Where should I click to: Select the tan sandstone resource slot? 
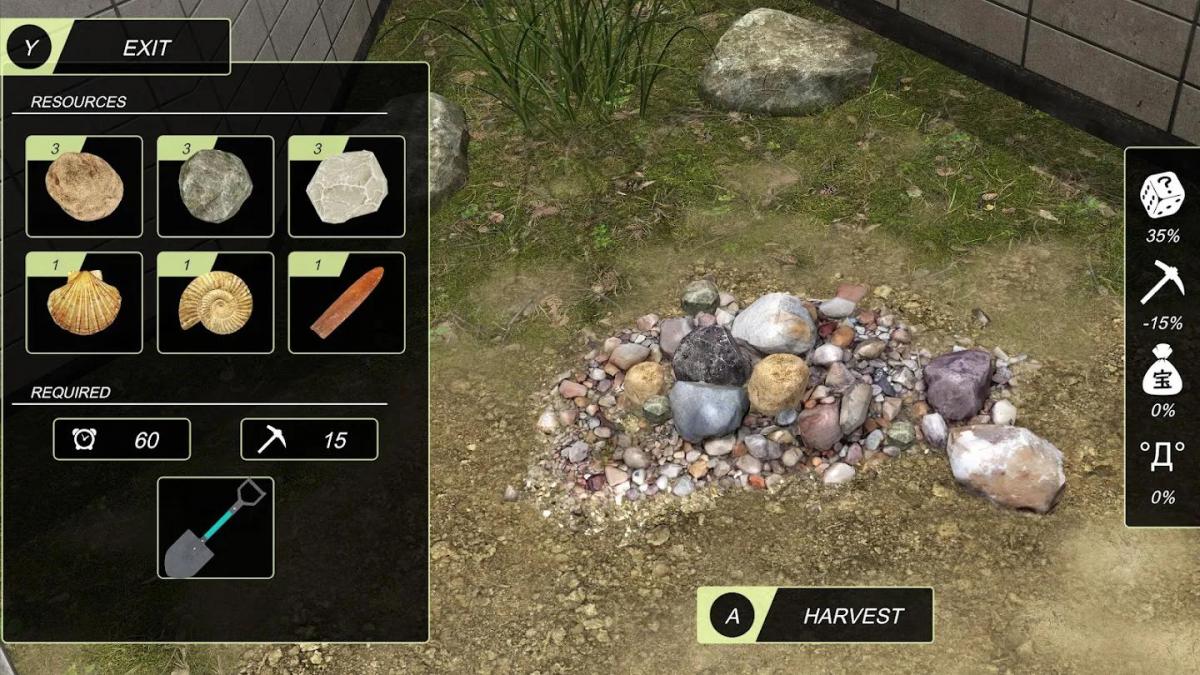84,187
